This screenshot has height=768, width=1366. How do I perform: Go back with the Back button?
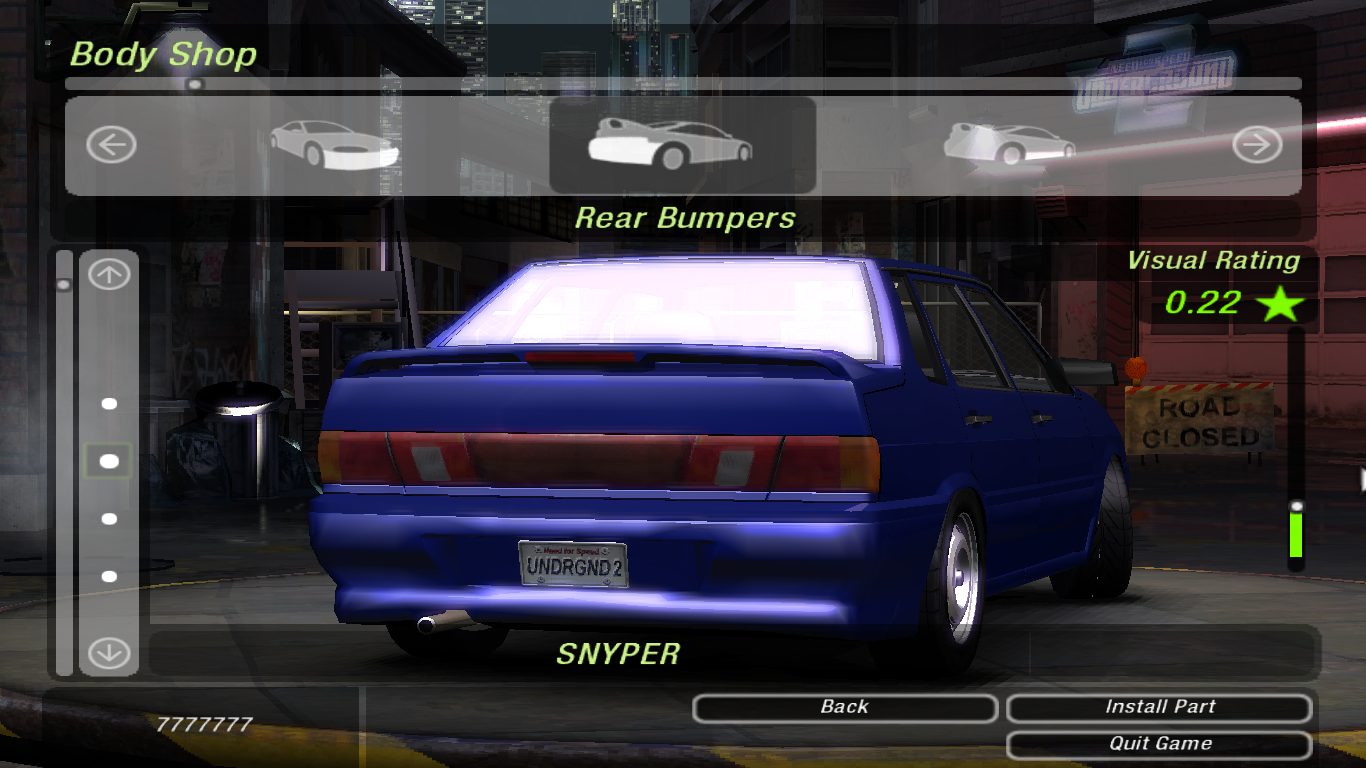click(844, 708)
